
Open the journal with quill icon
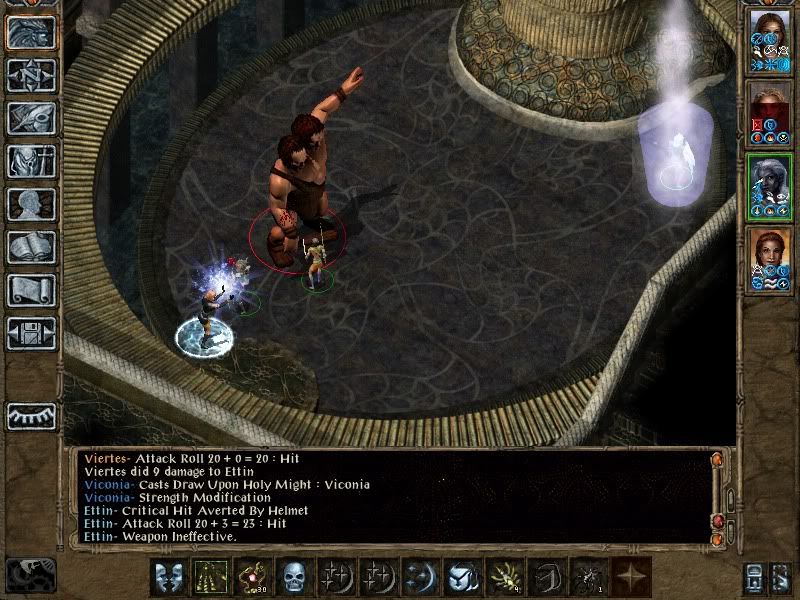pos(31,118)
